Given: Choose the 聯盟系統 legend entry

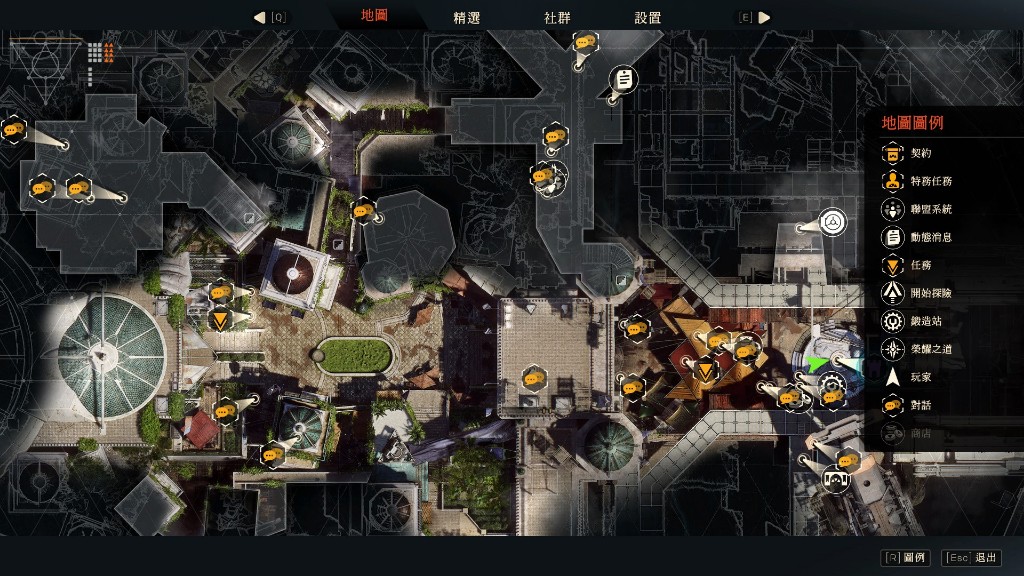Looking at the screenshot, I should 930,209.
